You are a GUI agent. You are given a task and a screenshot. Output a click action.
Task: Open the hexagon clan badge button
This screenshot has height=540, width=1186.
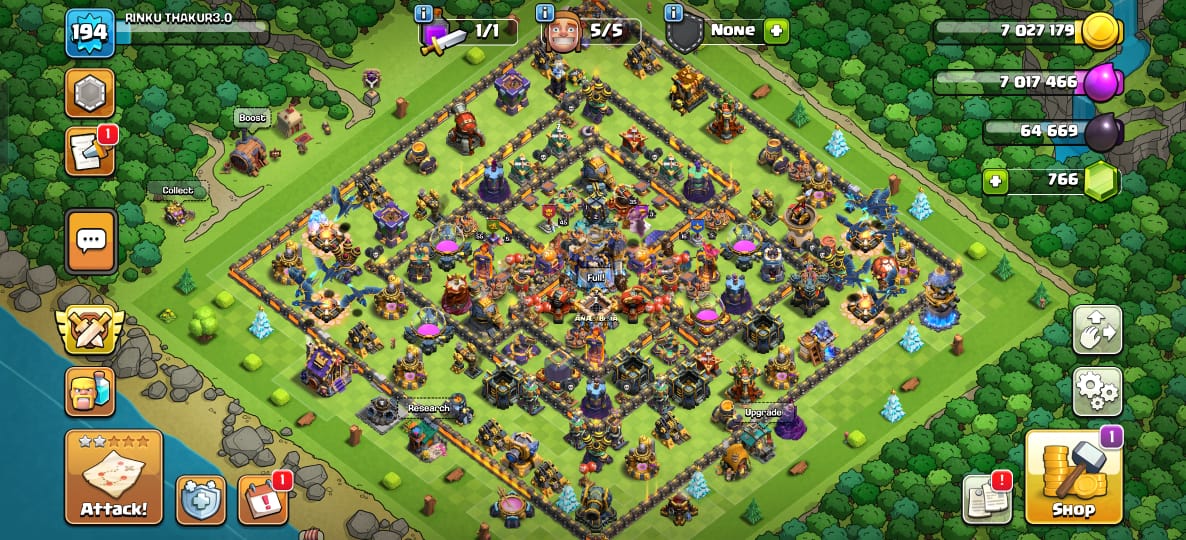90,93
